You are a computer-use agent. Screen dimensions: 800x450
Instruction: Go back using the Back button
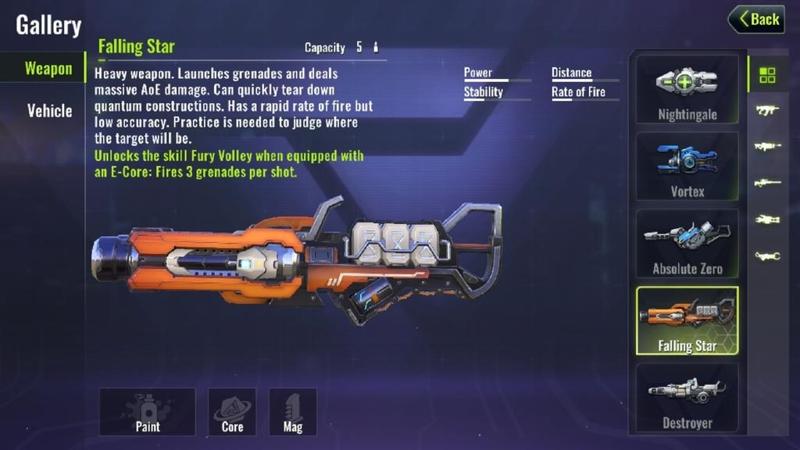756,19
